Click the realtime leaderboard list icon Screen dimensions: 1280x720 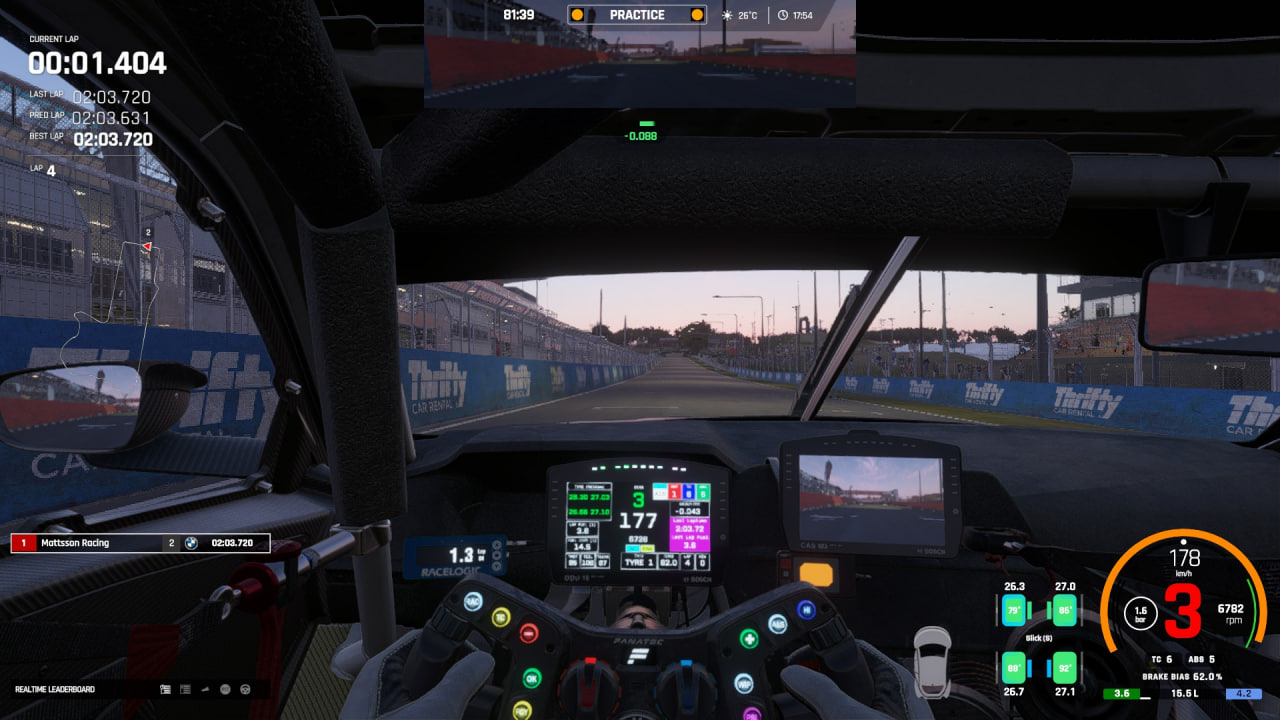(166, 689)
